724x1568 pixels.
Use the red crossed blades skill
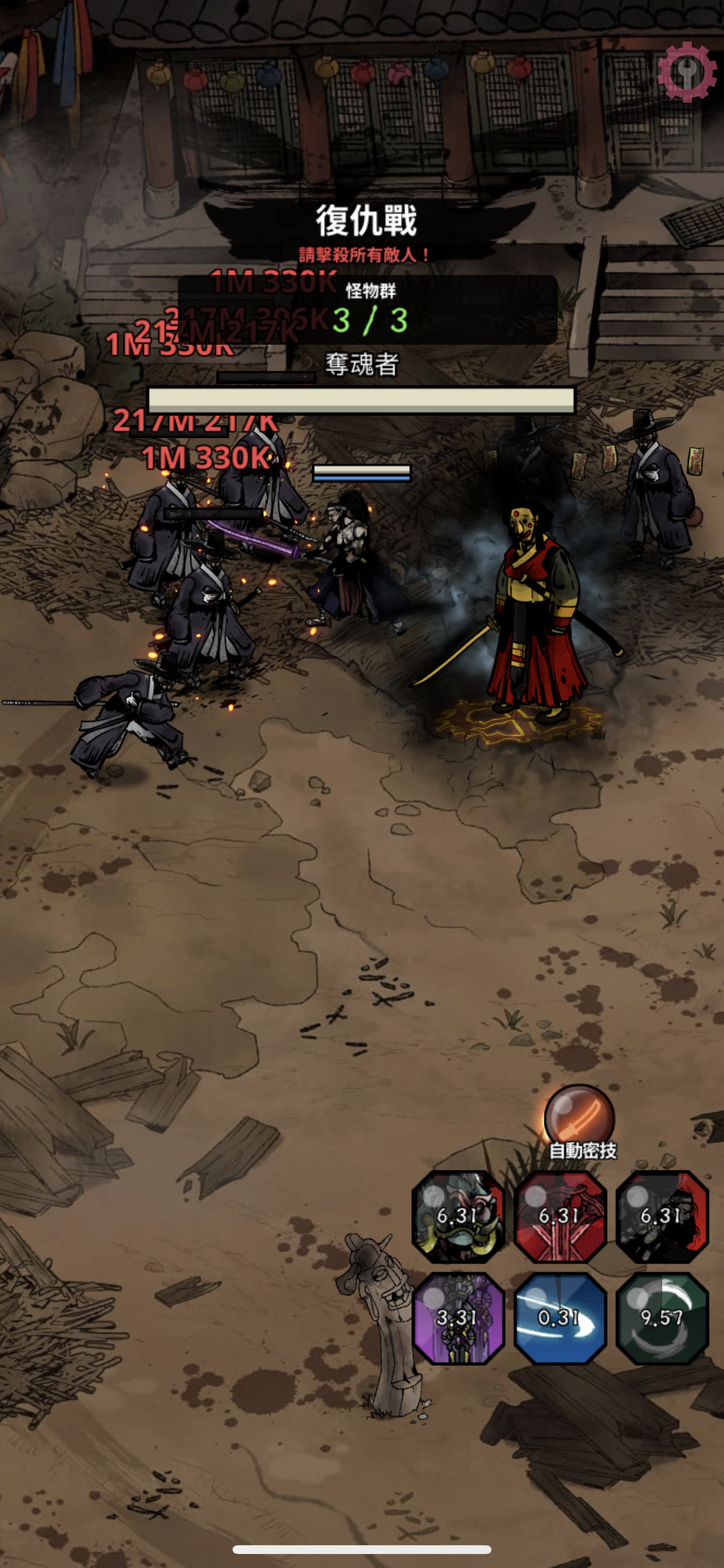click(x=560, y=1217)
